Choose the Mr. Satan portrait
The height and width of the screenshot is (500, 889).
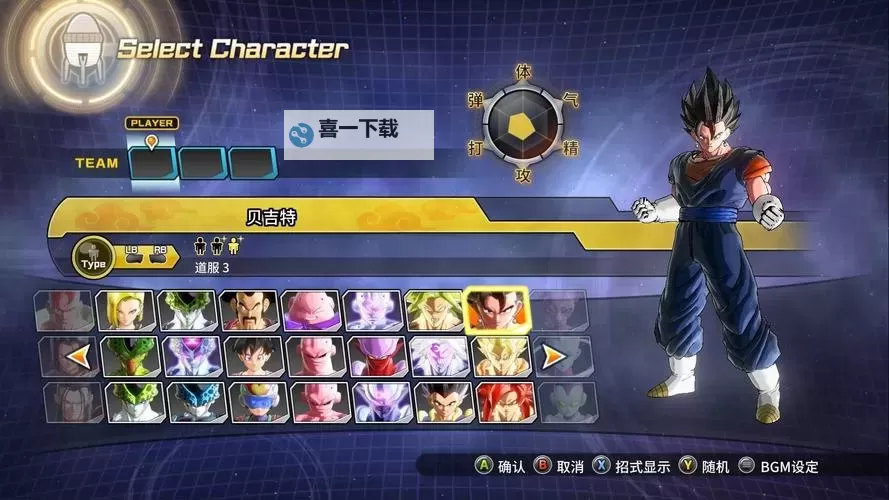pyautogui.click(x=249, y=311)
